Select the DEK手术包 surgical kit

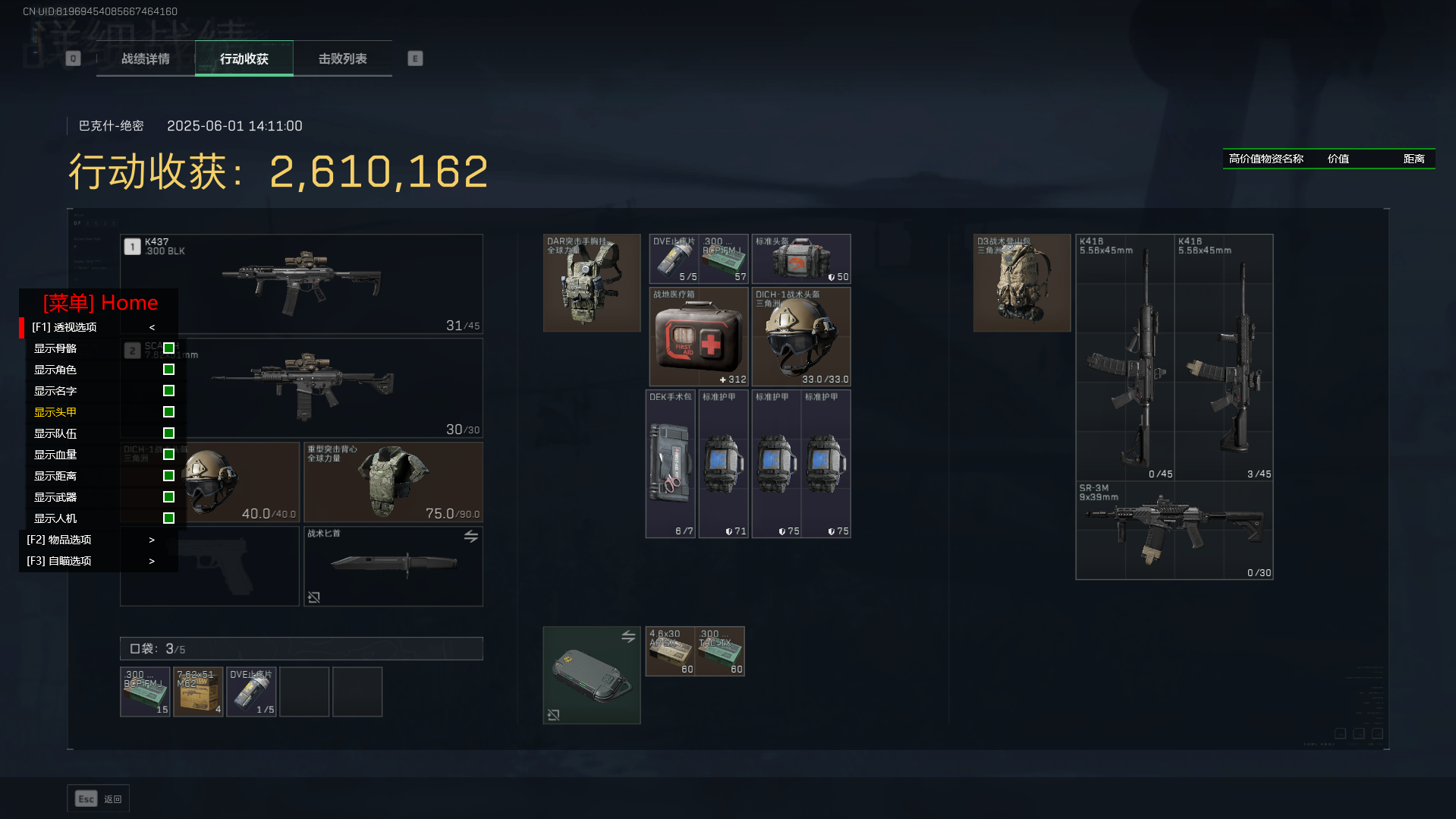point(671,464)
